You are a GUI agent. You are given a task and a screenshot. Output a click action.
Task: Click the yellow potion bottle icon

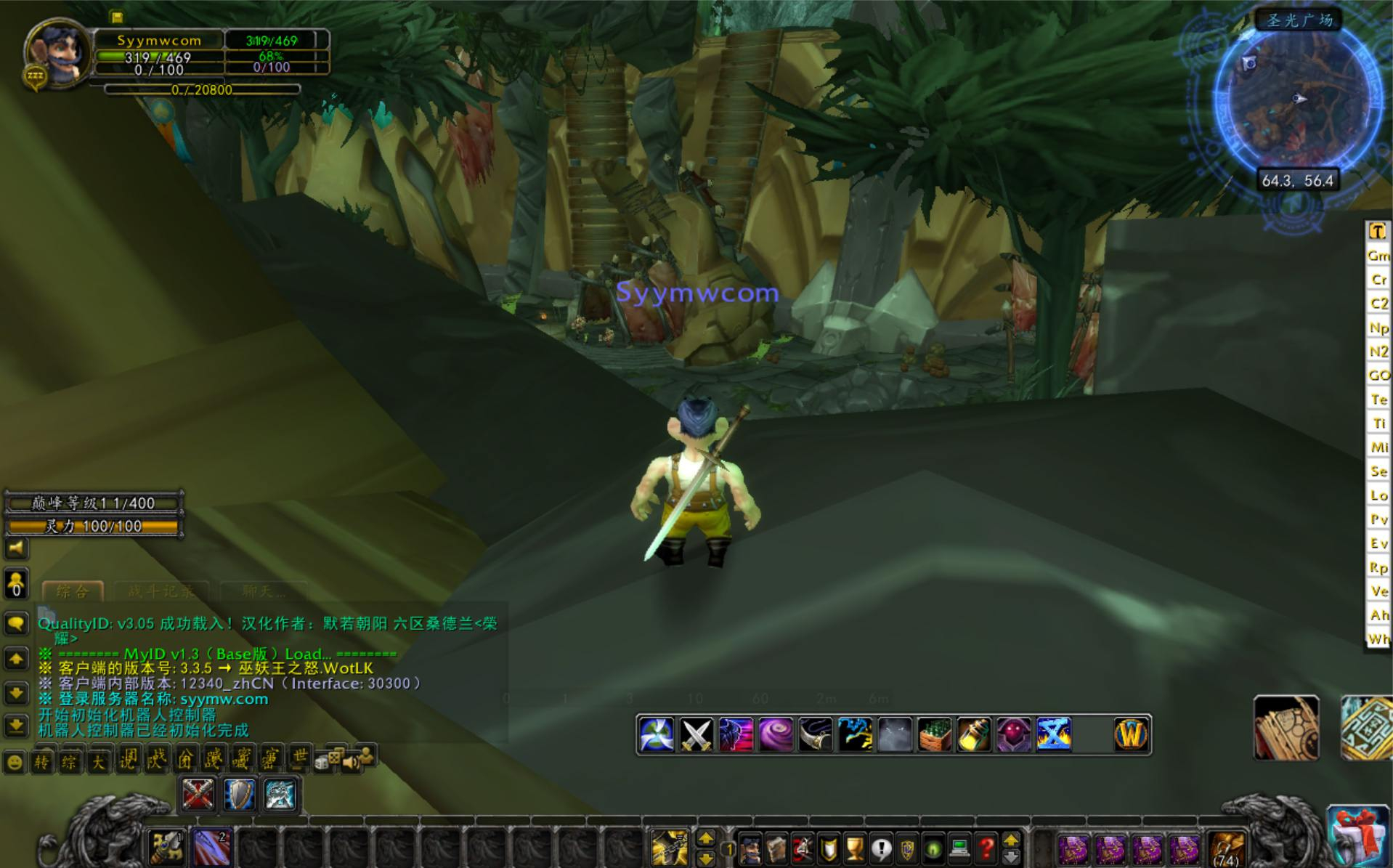[974, 735]
